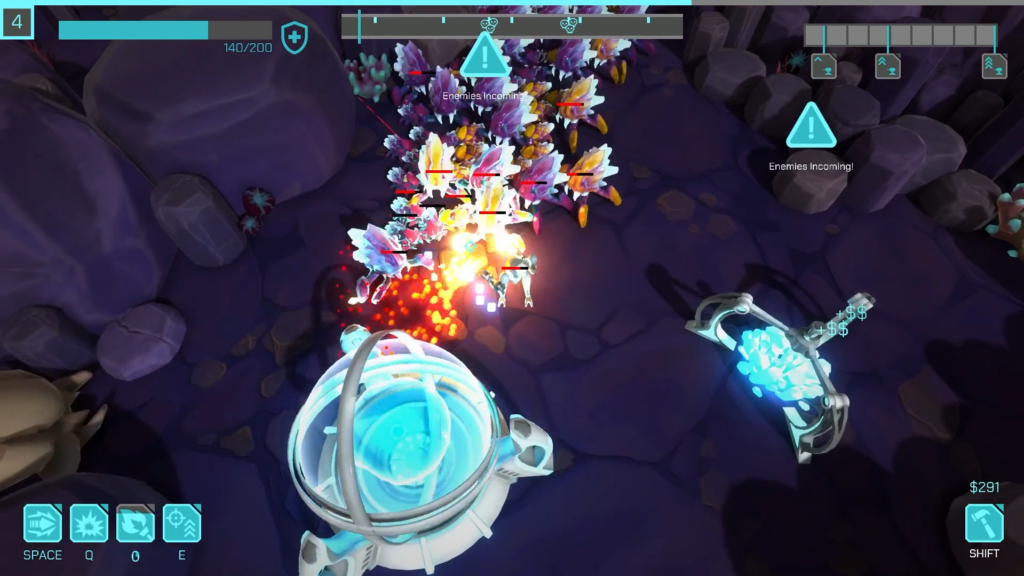The image size is (1024, 576).
Task: Select the double-chevron turret upgrade icon
Action: pos(888,66)
